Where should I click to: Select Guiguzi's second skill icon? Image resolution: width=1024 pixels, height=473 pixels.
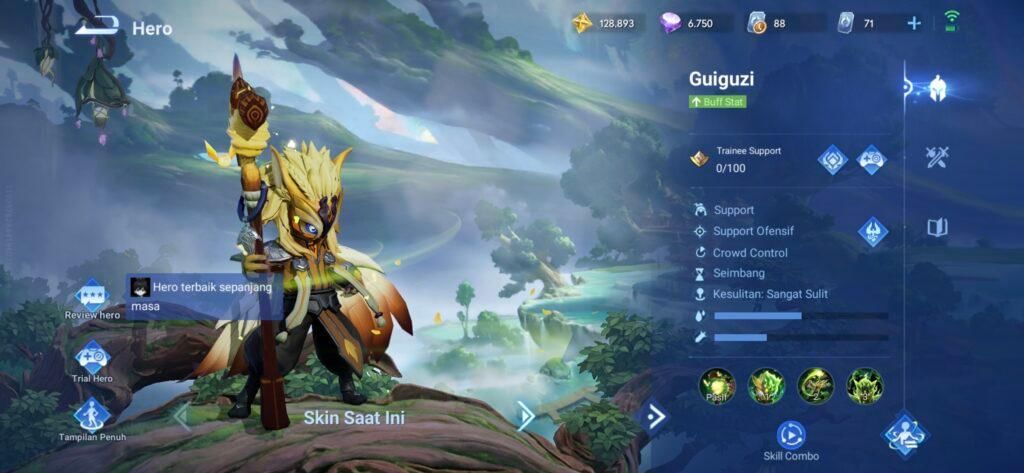coord(815,386)
